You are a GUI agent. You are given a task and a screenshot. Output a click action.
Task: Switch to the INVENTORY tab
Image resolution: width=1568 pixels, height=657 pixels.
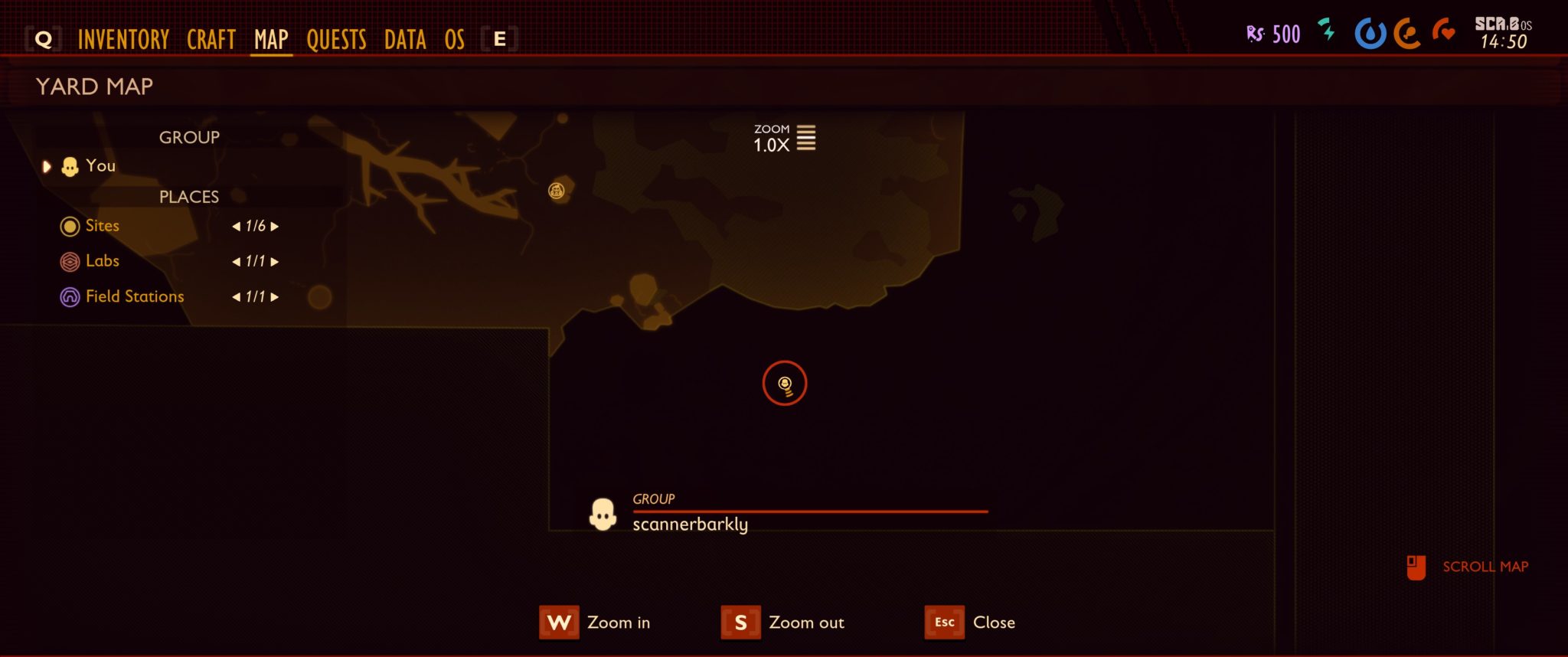click(x=125, y=40)
